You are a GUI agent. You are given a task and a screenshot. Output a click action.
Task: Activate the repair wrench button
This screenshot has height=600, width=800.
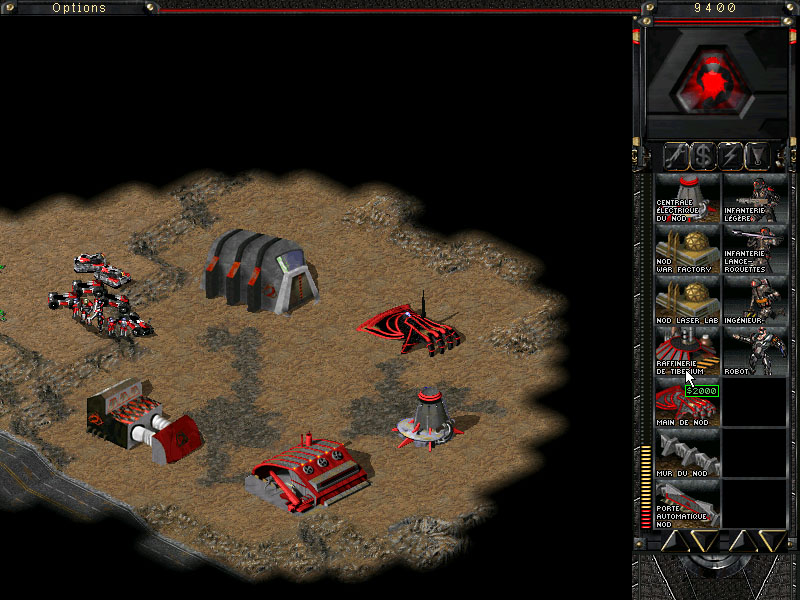click(676, 155)
